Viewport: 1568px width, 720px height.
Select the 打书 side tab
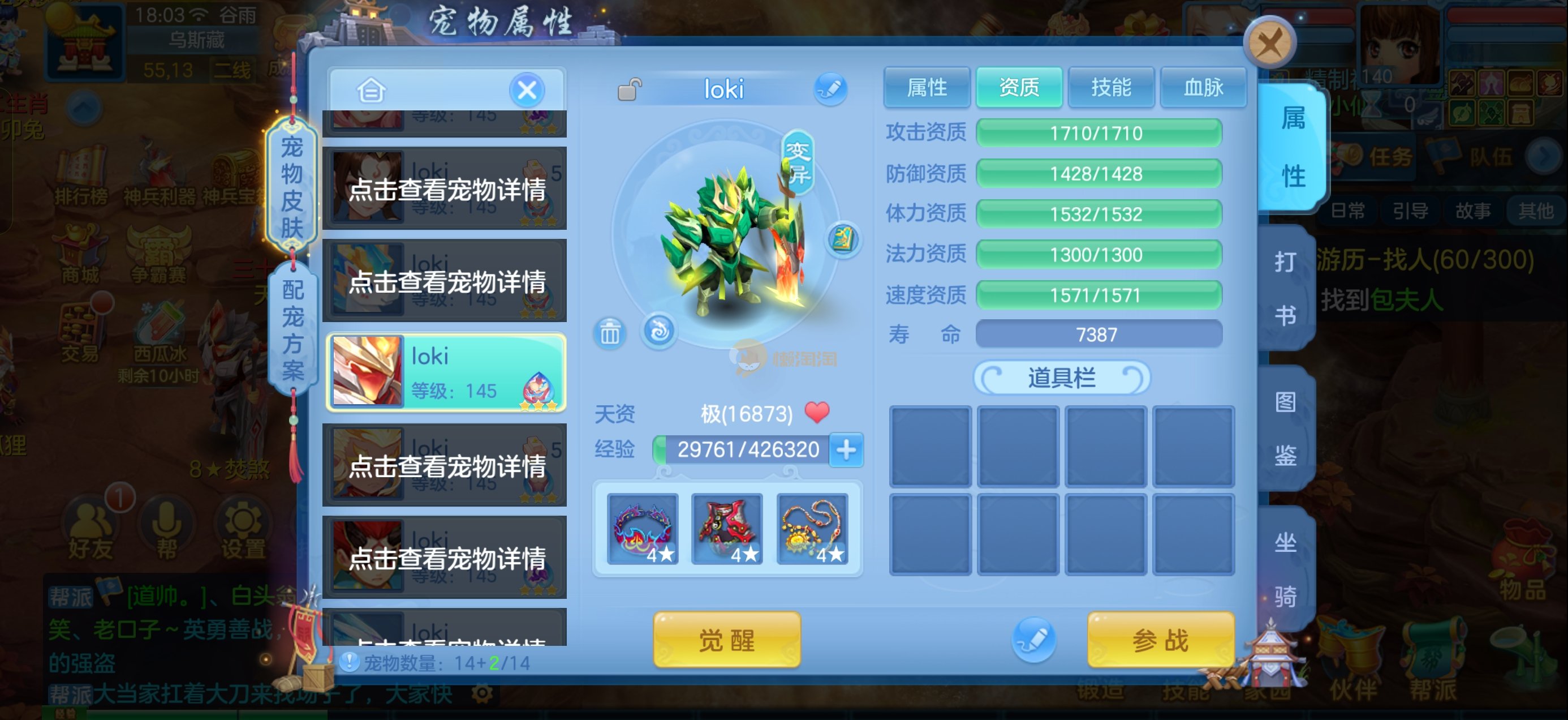pos(1285,288)
